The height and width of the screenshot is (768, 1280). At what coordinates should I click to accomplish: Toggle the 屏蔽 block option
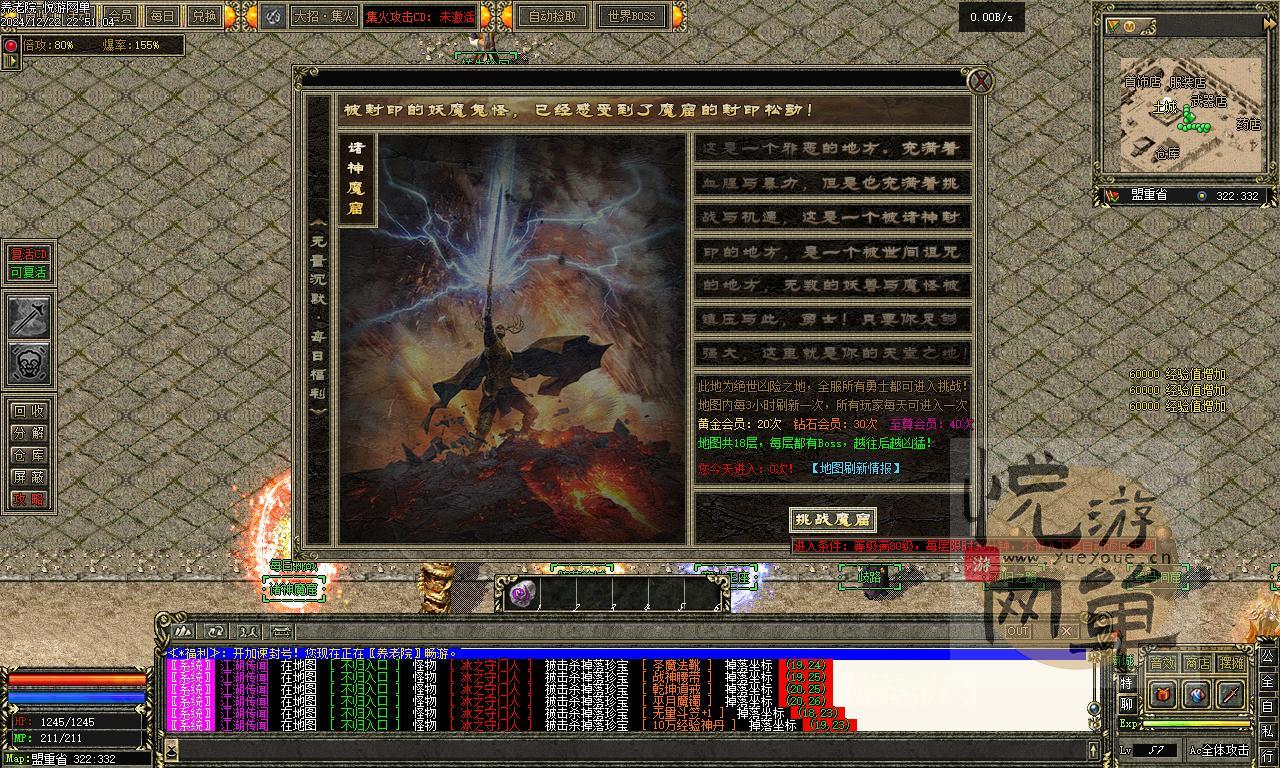[x=28, y=477]
